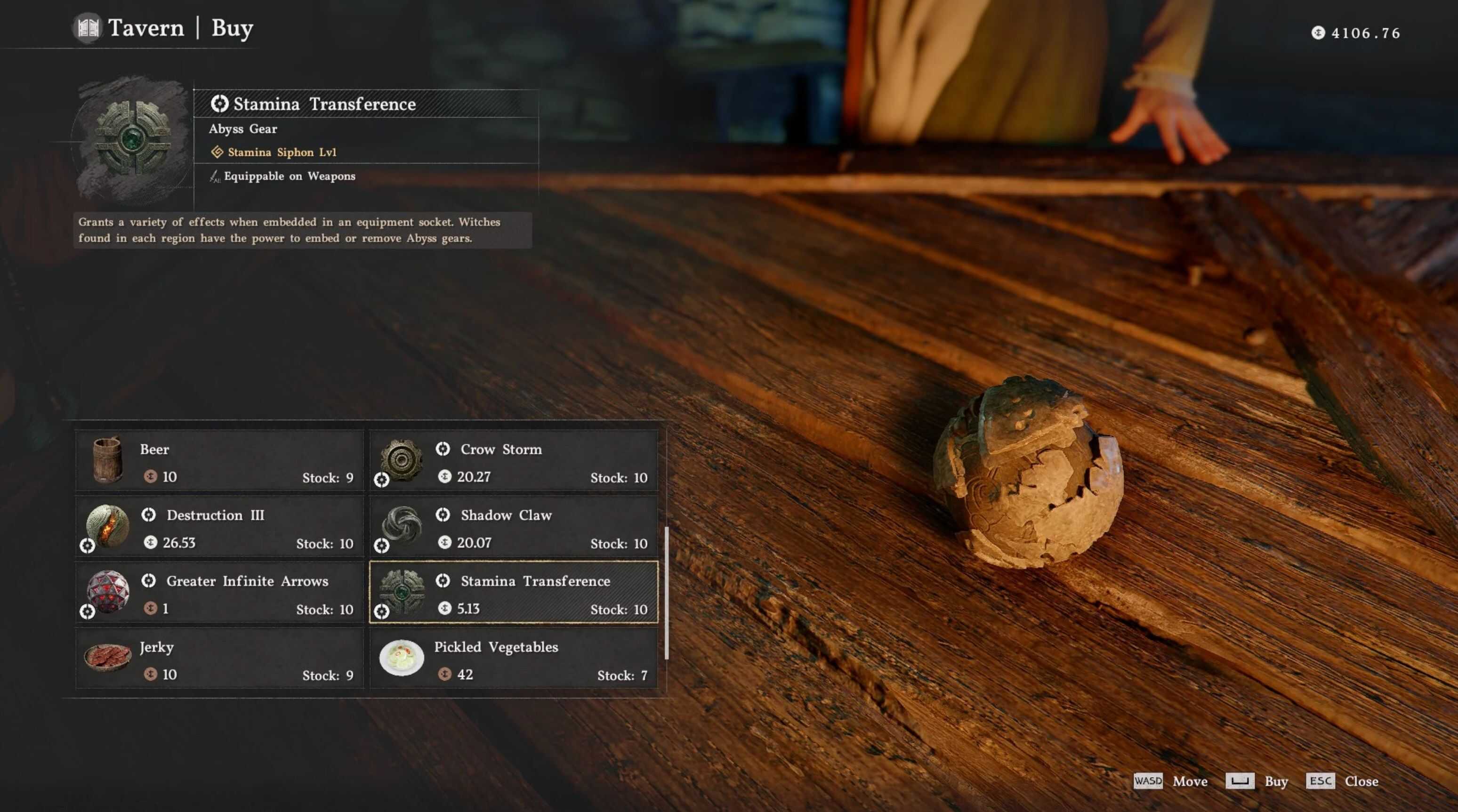Select the Beer shop item
This screenshot has width=1458, height=812.
[x=219, y=461]
